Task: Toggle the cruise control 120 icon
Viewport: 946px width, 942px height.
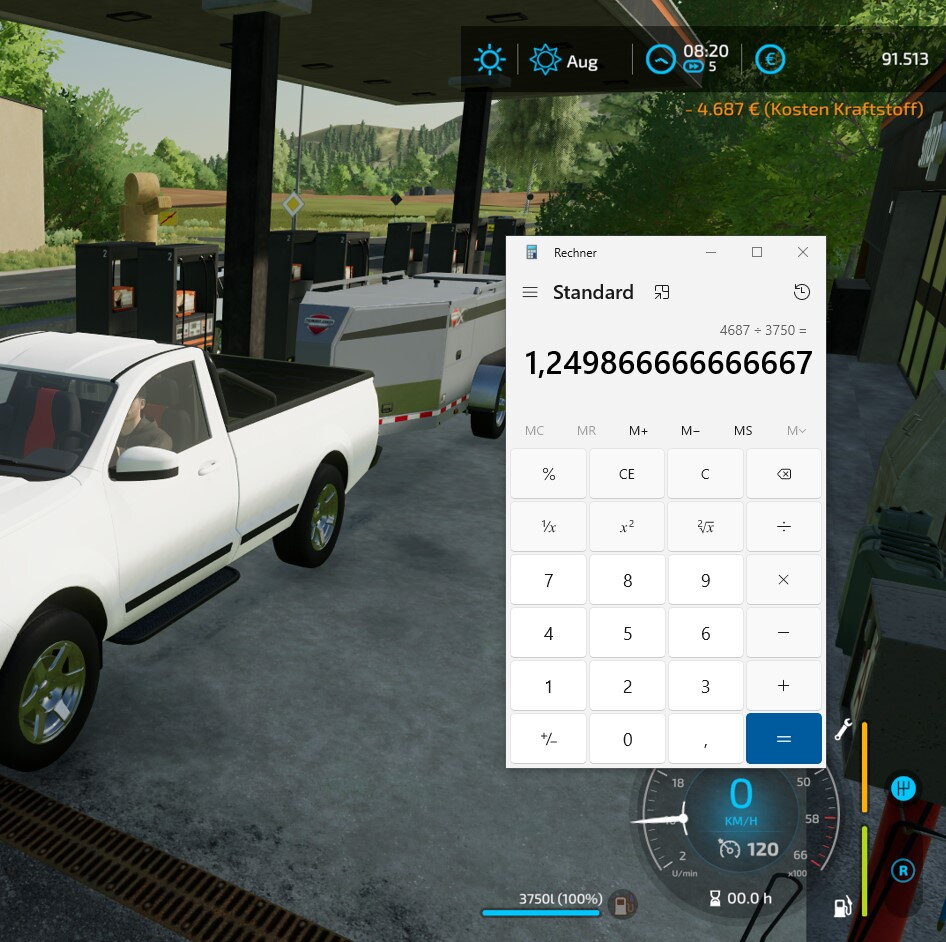Action: (x=730, y=849)
